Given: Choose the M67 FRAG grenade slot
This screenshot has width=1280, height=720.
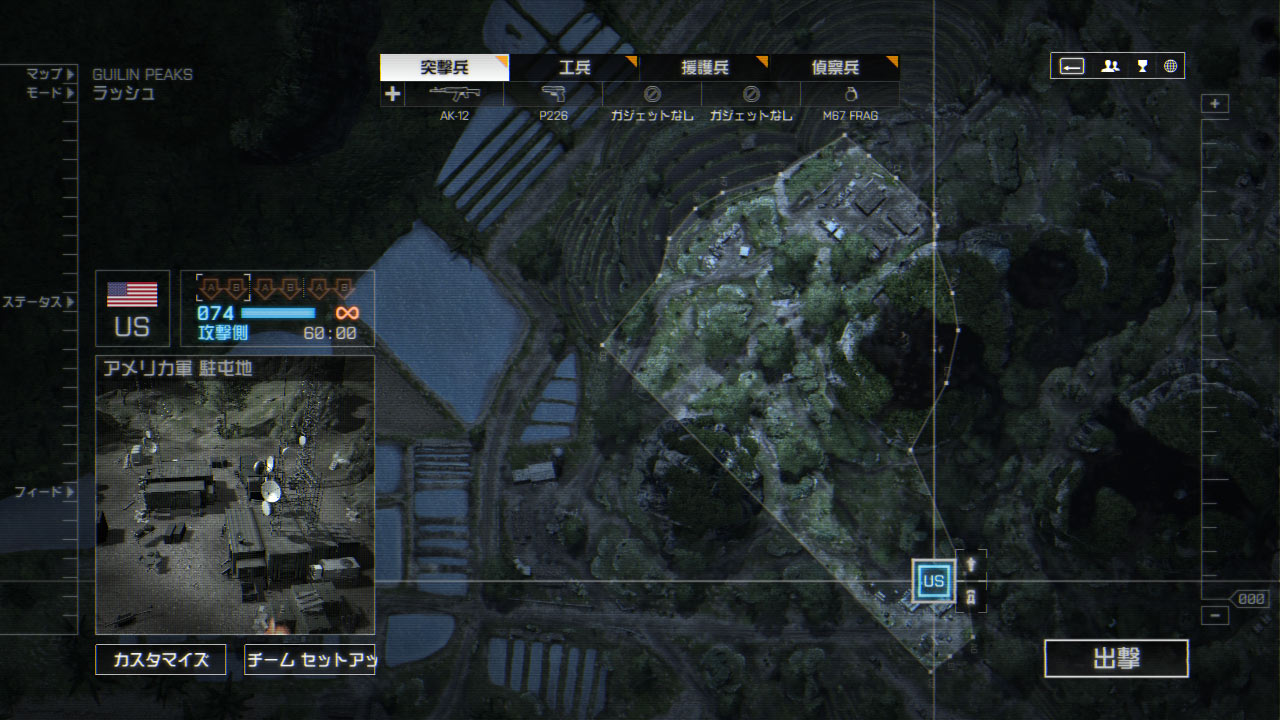Looking at the screenshot, I should pos(850,95).
